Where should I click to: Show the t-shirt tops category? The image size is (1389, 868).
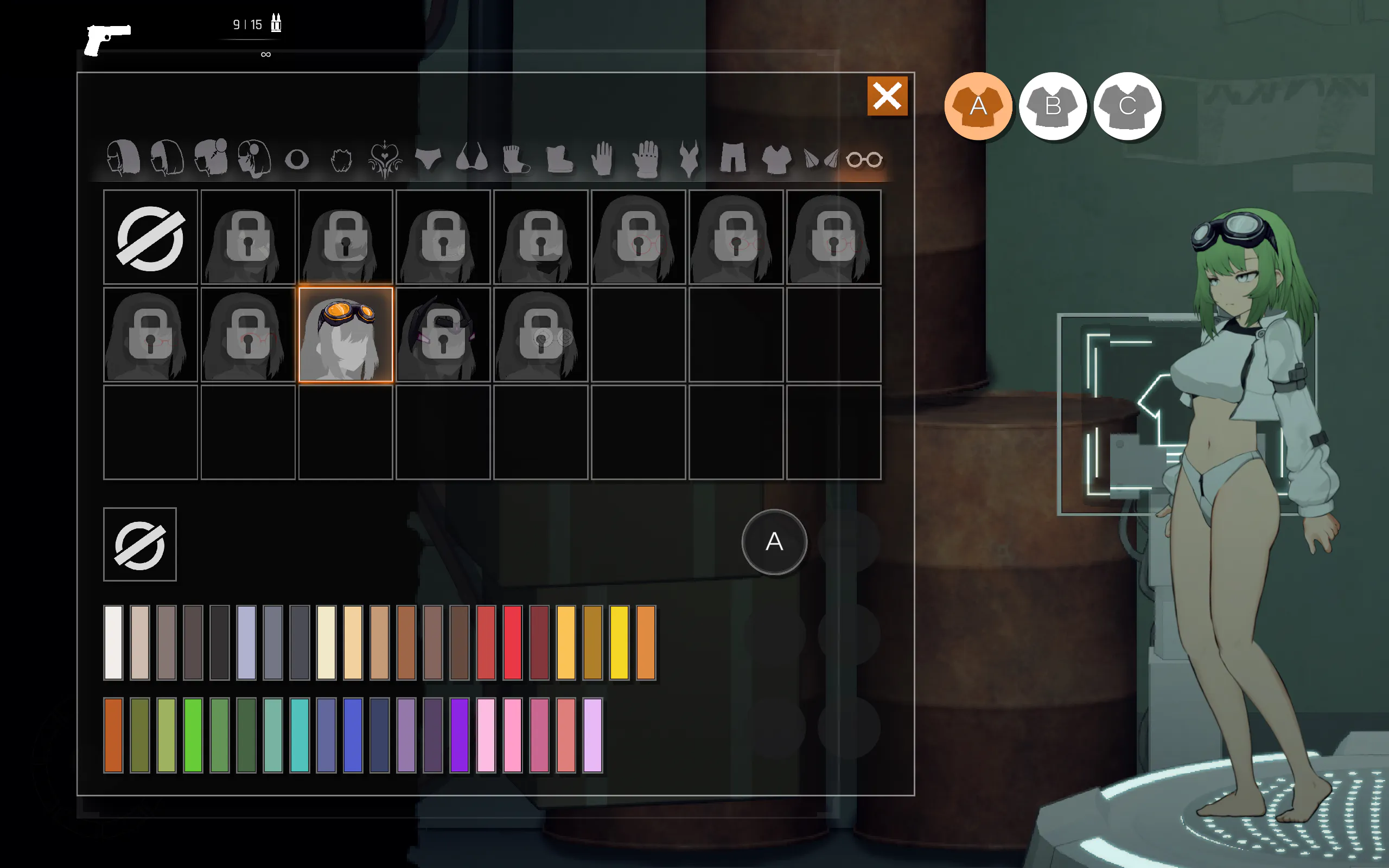click(x=776, y=159)
